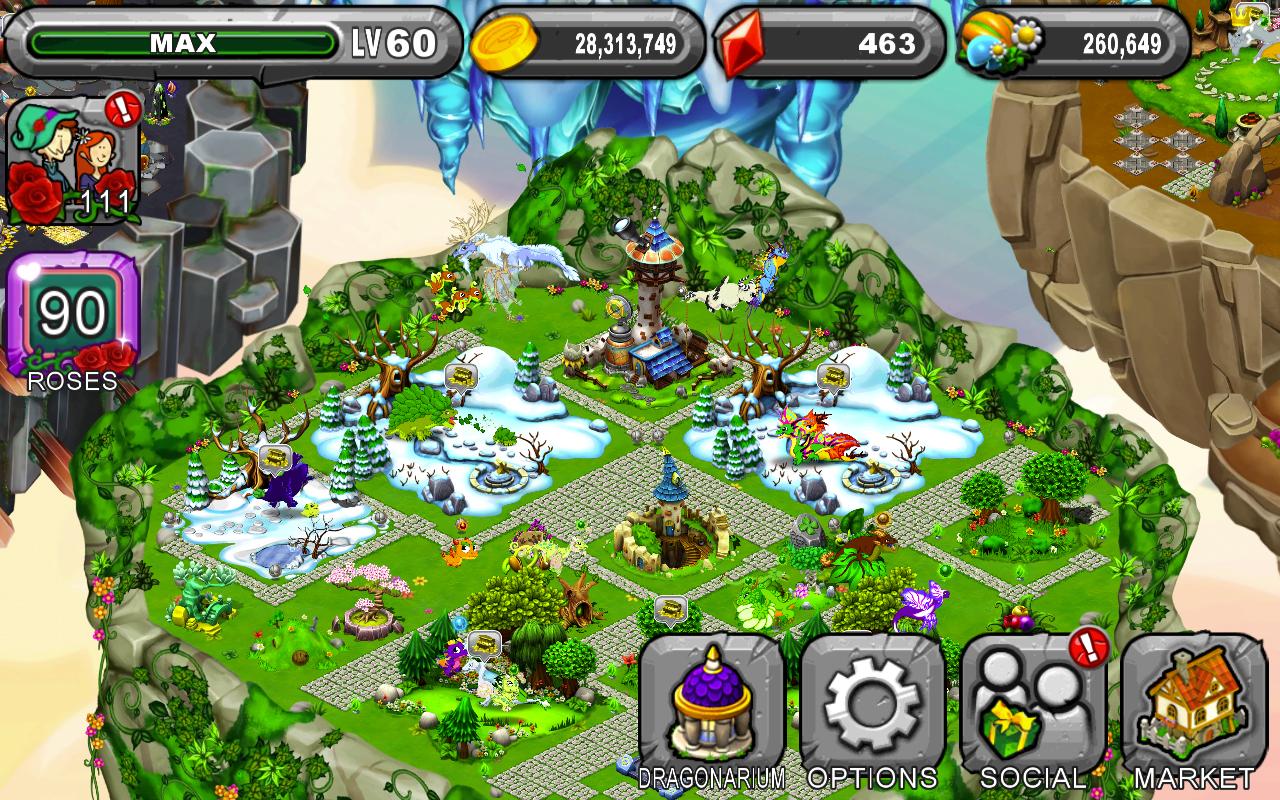Open the gold coin balance

point(586,43)
